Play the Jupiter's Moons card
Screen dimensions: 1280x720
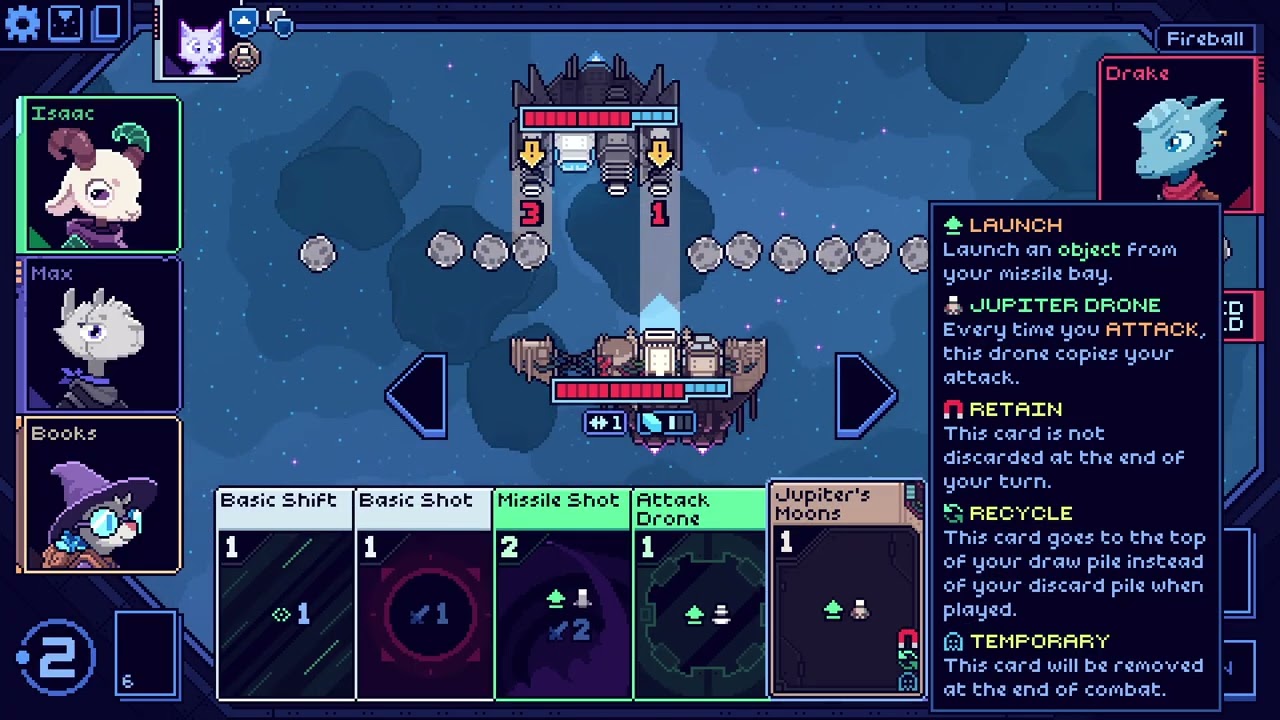845,590
